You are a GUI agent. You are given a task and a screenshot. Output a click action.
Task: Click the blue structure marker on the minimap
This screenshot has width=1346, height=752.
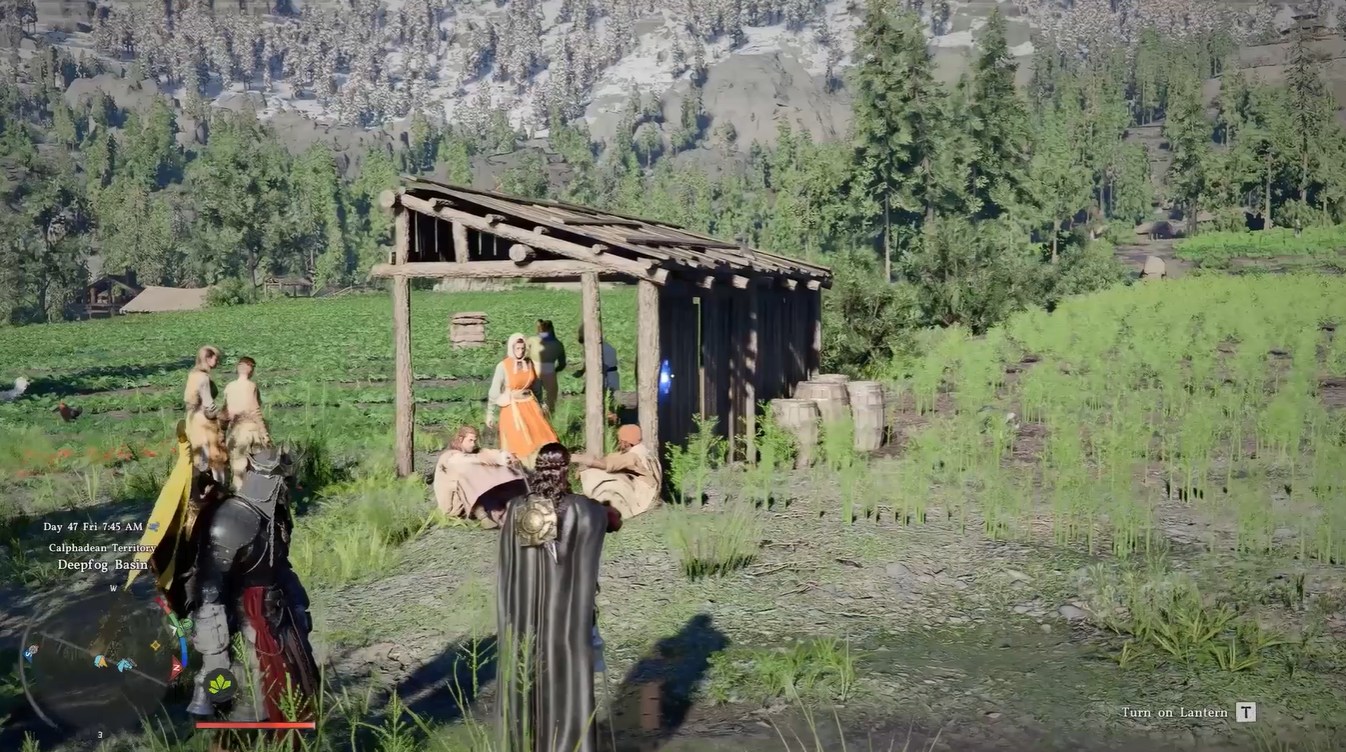click(x=124, y=663)
